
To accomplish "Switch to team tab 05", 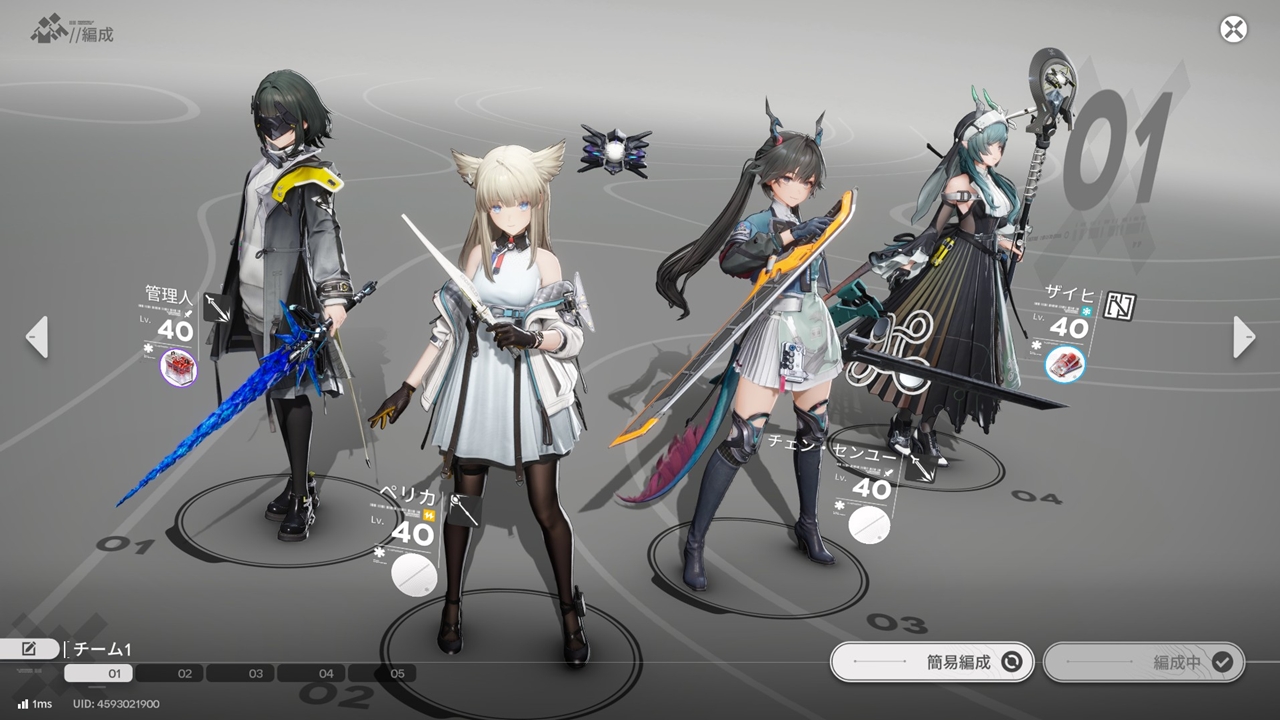I will pos(397,674).
